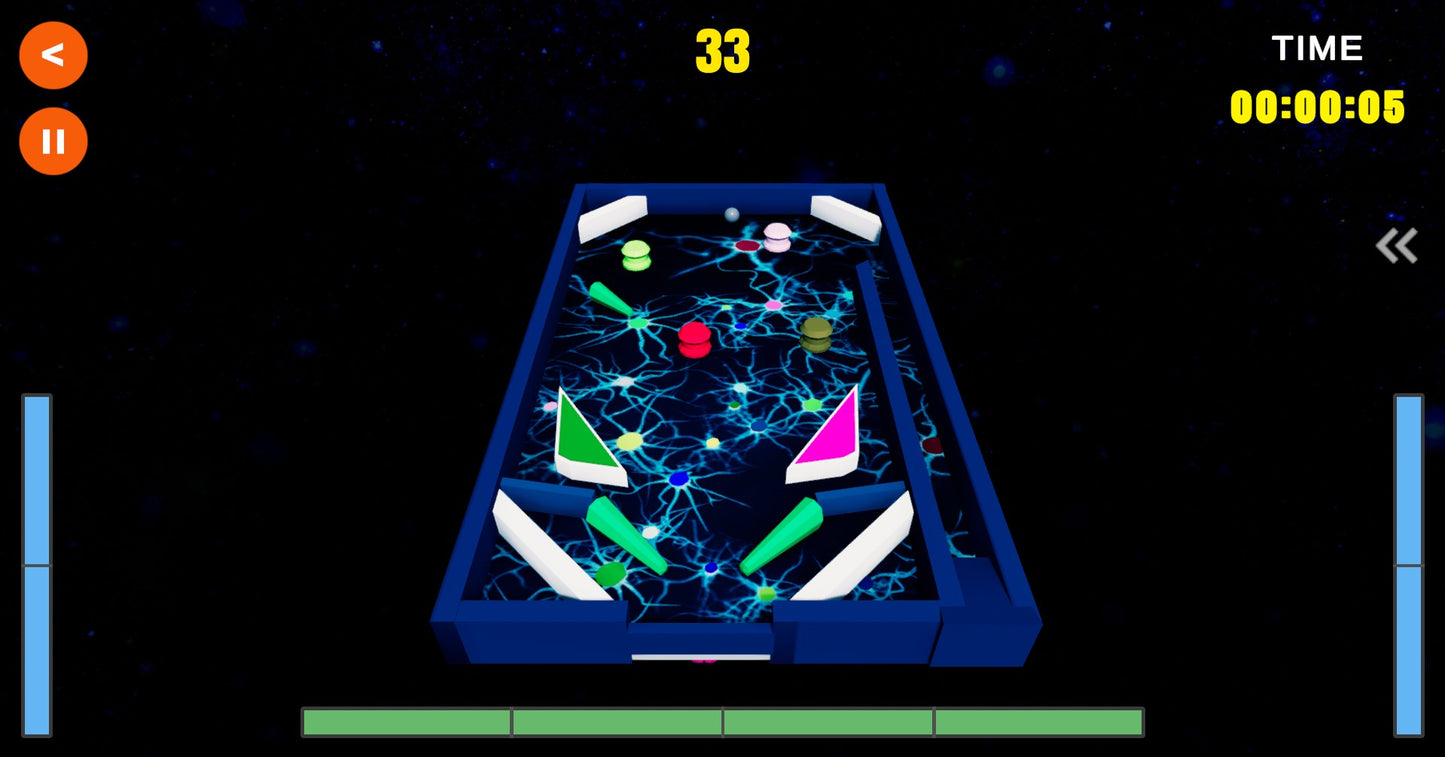1445x757 pixels.
Task: Click the yellow 00:00:05 timer display
Action: click(1319, 109)
